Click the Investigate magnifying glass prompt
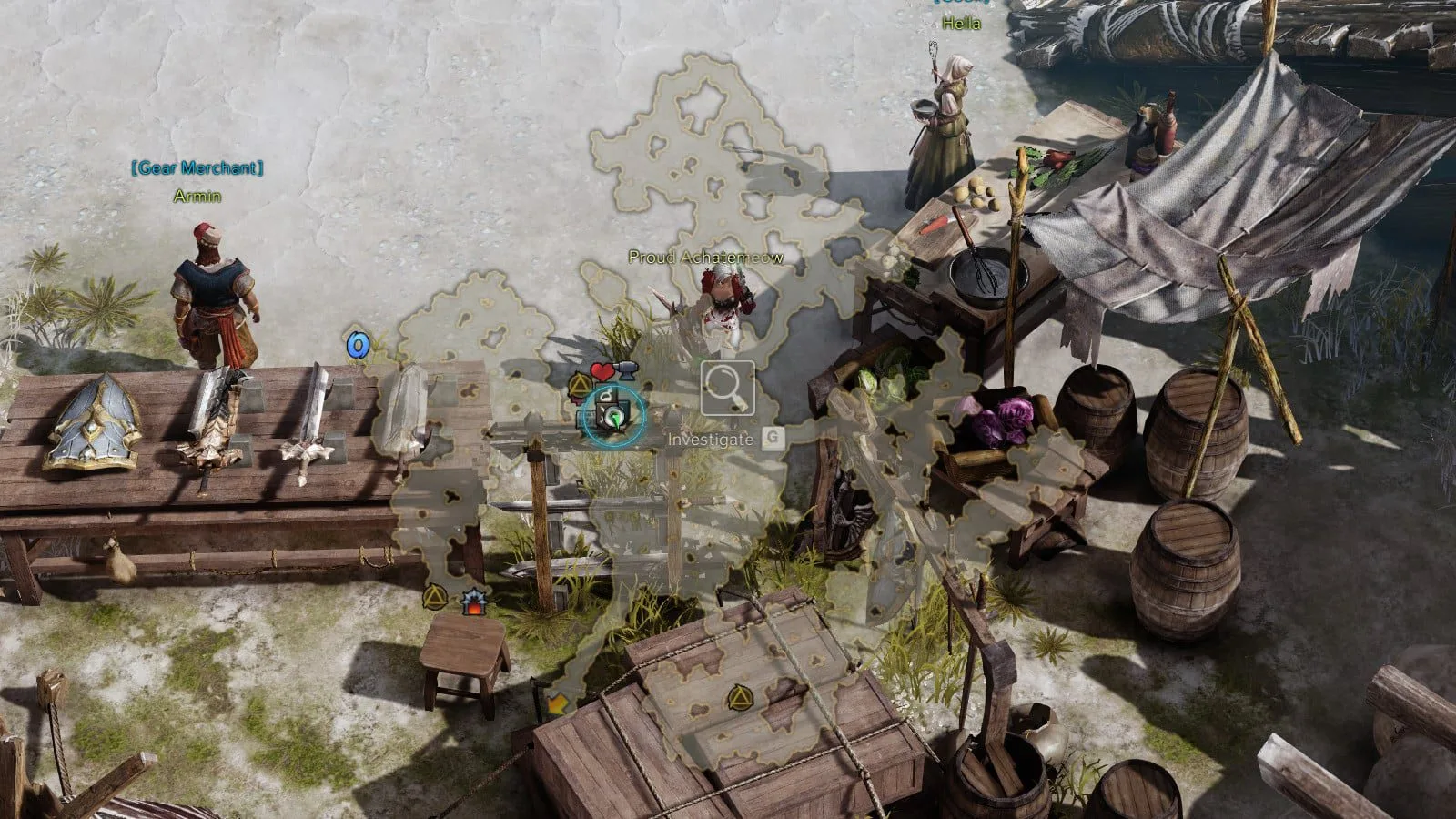The image size is (1456, 819). 727,389
